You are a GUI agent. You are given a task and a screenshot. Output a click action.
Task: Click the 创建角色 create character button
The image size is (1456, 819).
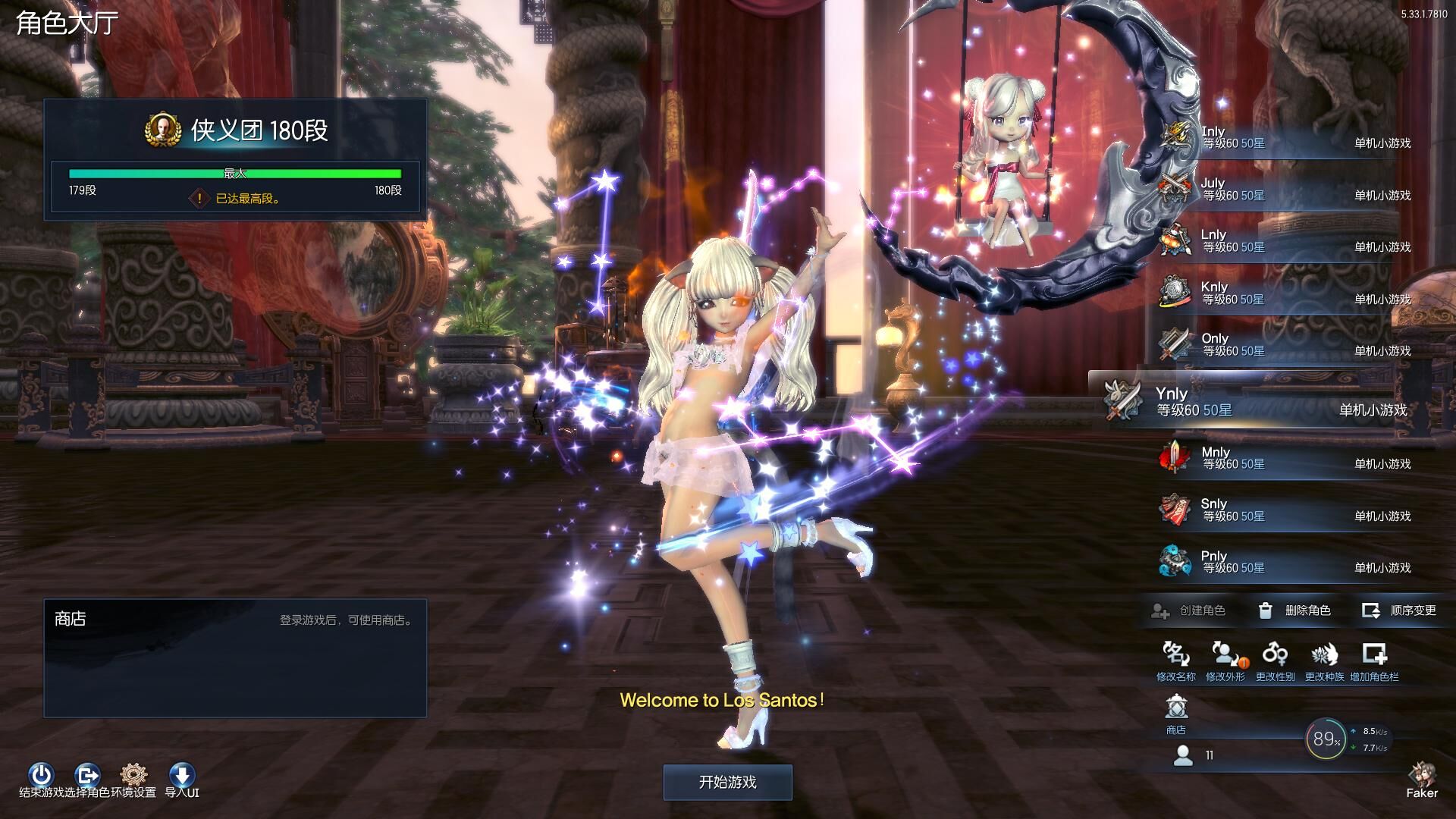1189,610
